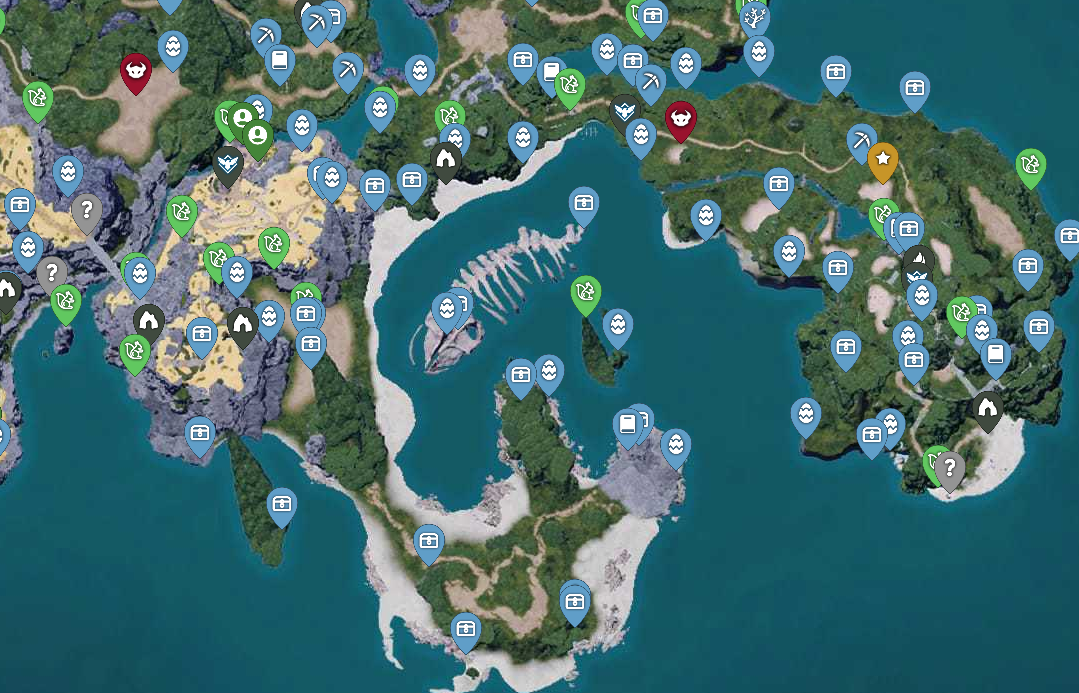Open the question mark marker on the southeastern beach

pyautogui.click(x=948, y=467)
